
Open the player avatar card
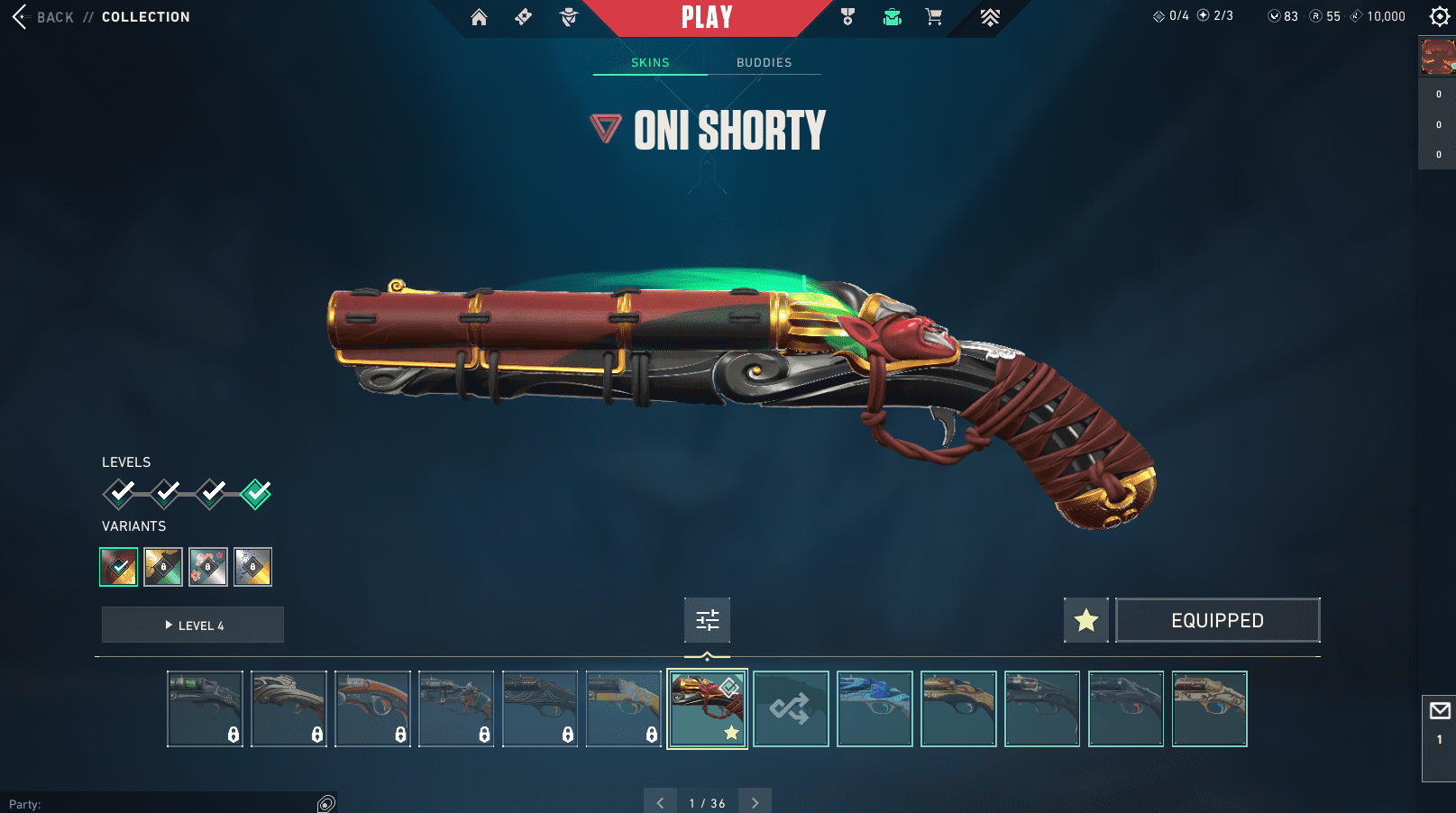(1437, 56)
